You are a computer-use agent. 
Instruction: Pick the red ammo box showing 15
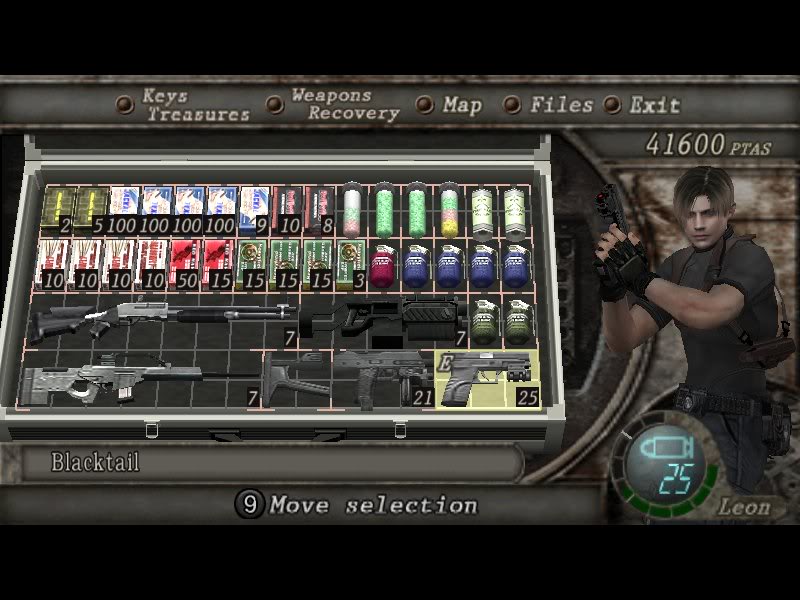220,263
